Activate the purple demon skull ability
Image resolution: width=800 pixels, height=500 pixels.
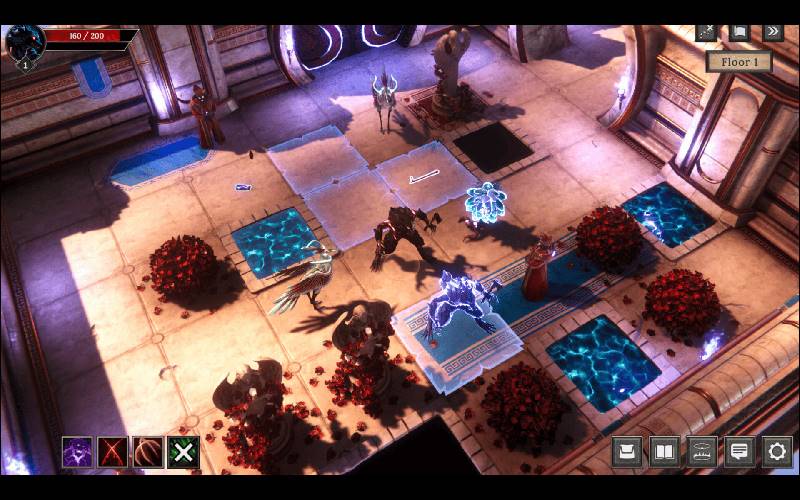pyautogui.click(x=77, y=452)
